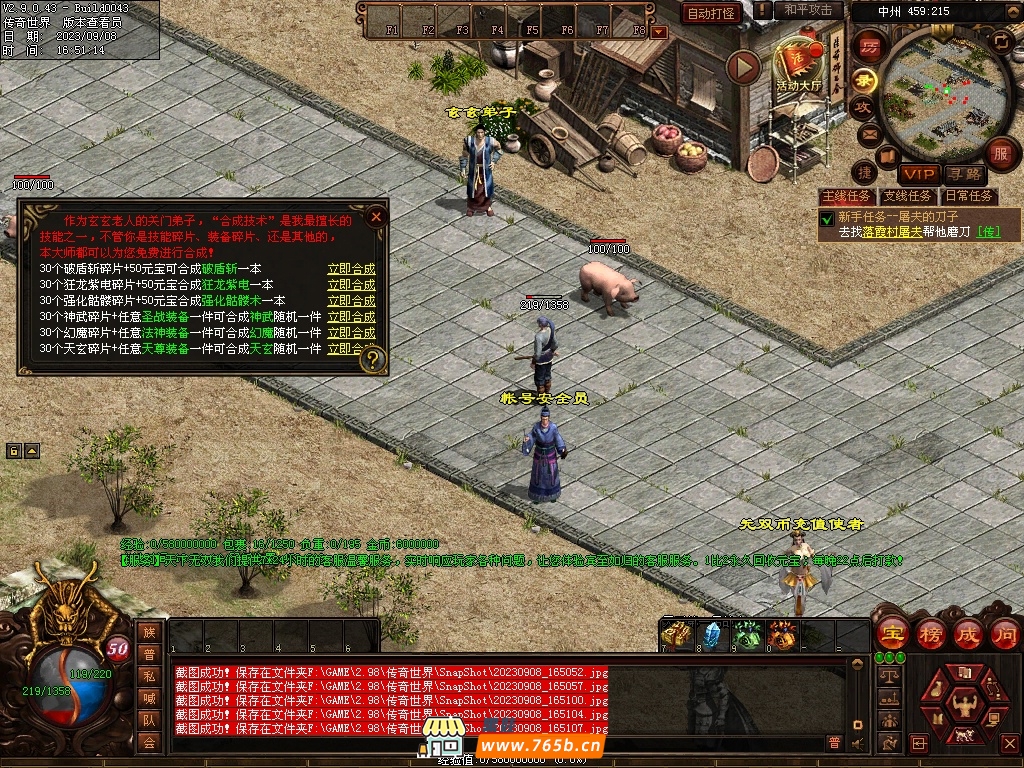Screen dimensions: 1024x768
Task: Open the 榜 ranking button
Action: tap(929, 633)
